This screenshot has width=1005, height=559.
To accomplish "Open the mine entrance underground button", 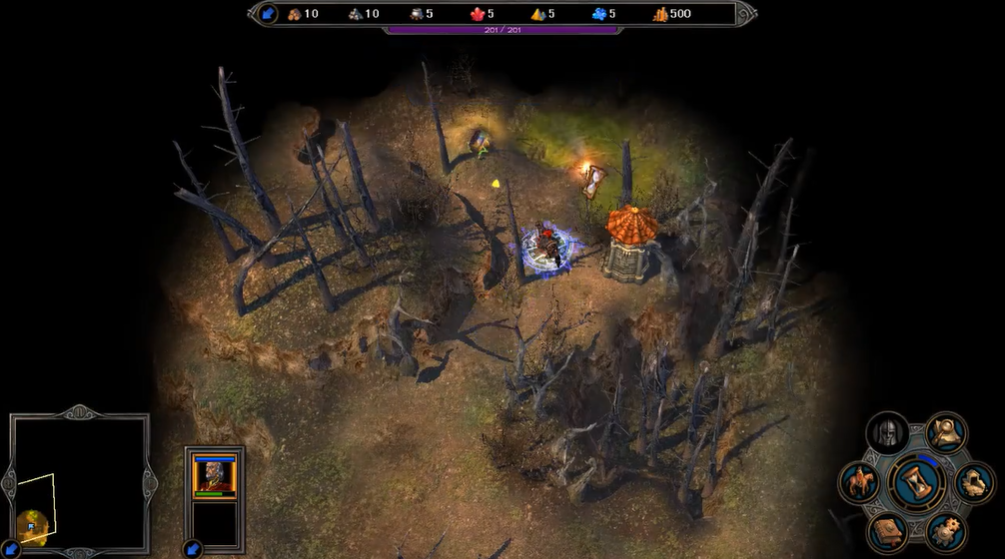I will tap(974, 483).
